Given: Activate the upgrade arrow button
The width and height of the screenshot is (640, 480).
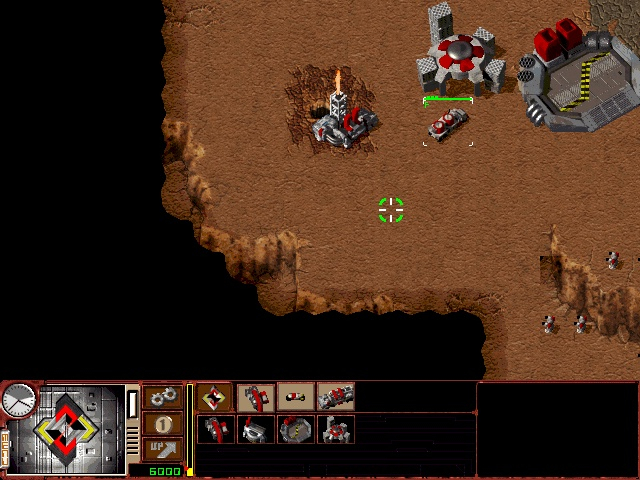Looking at the screenshot, I should [163, 449].
